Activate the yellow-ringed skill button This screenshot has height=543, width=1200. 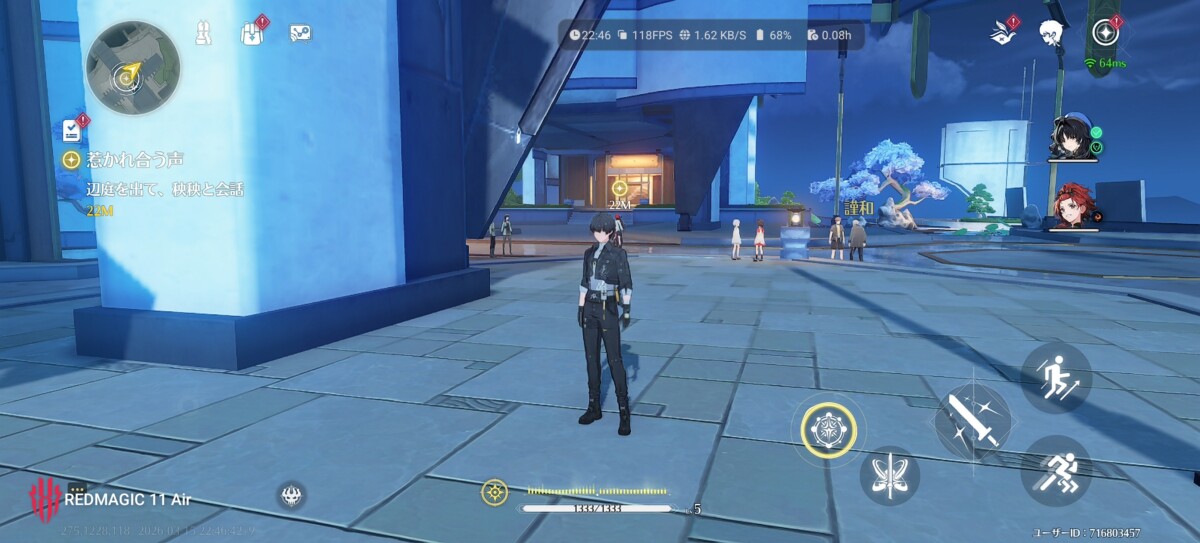pyautogui.click(x=829, y=431)
